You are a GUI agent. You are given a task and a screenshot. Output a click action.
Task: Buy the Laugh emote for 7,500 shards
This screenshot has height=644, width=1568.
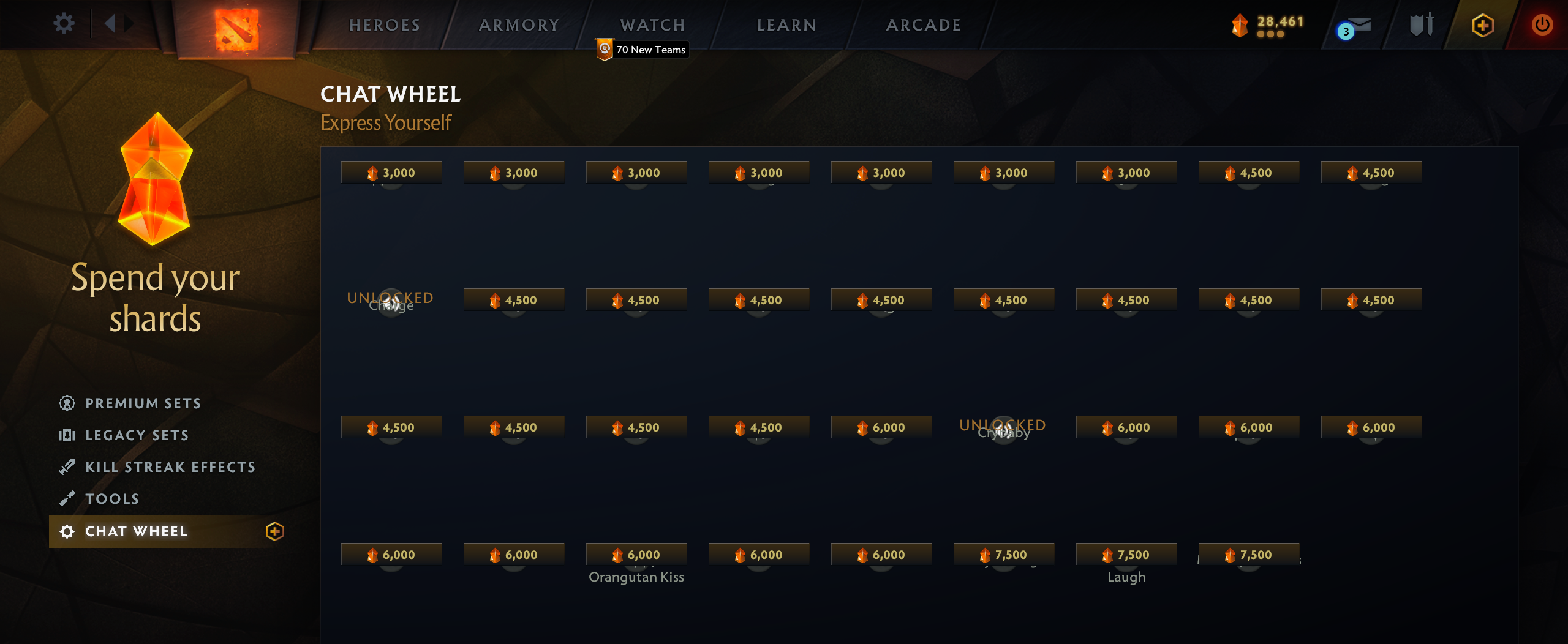pyautogui.click(x=1126, y=555)
